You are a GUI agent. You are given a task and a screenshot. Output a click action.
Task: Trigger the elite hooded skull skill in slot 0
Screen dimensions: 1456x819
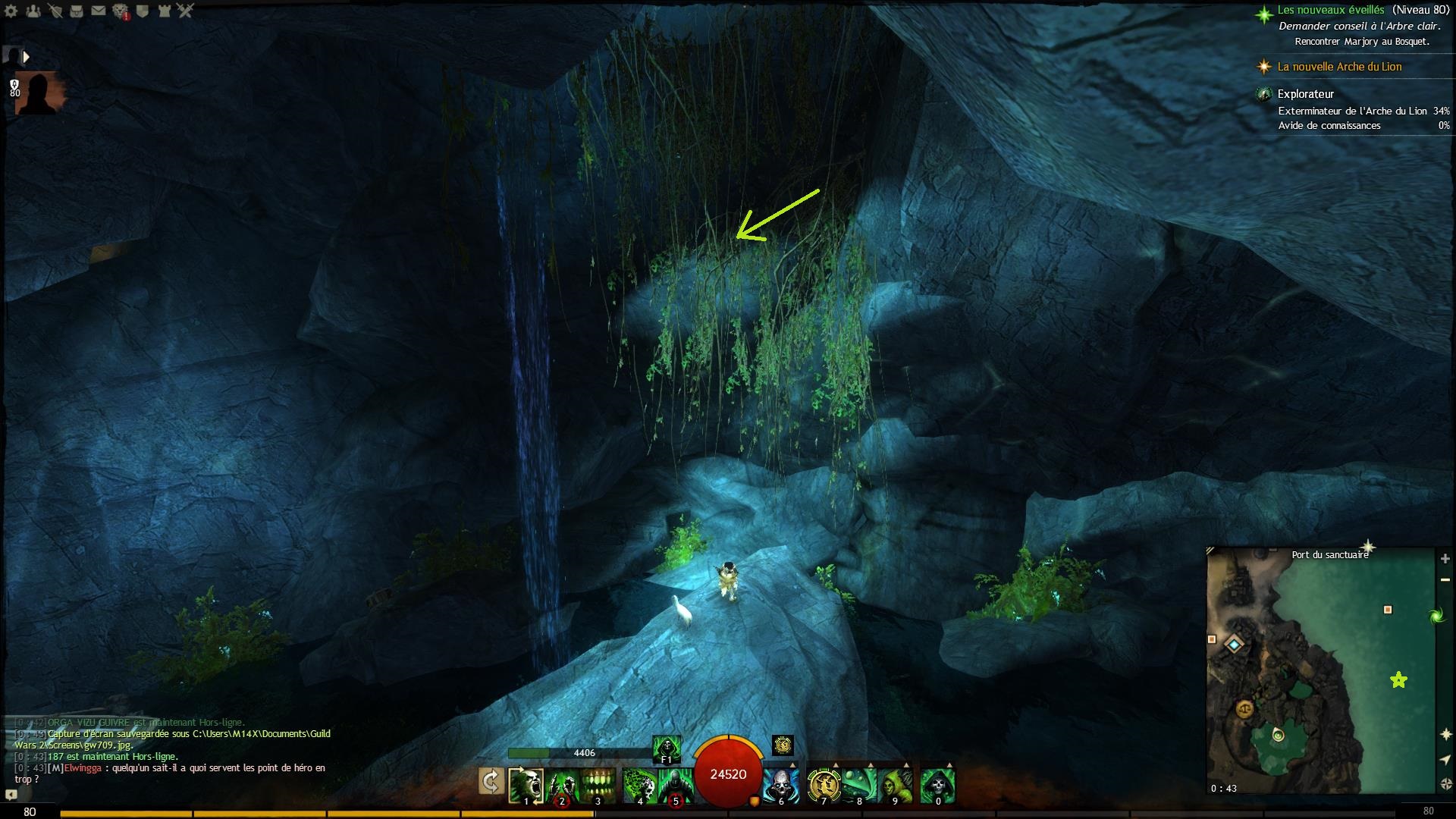pos(937,785)
